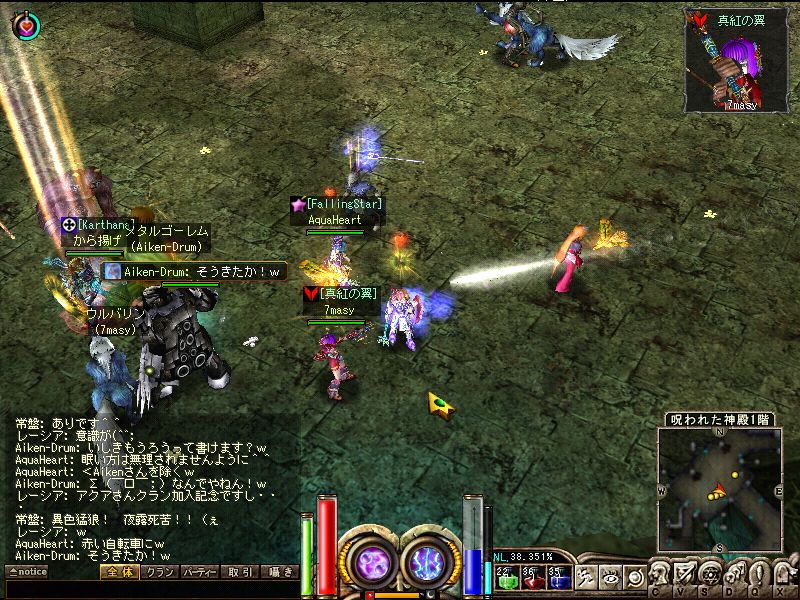Open the inventory menu marked V
Screen dimensions: 800x600
click(x=682, y=577)
